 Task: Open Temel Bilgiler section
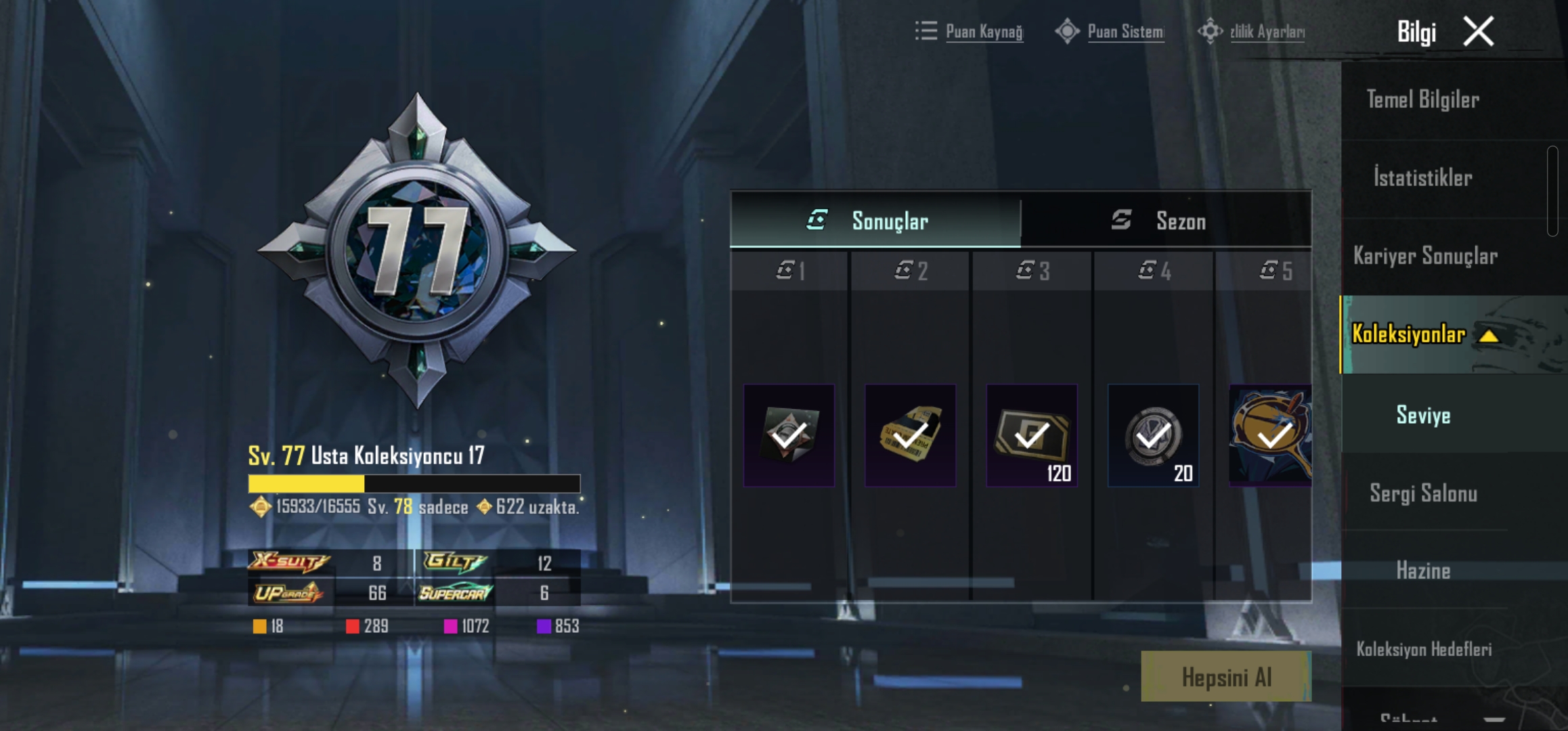(1422, 100)
